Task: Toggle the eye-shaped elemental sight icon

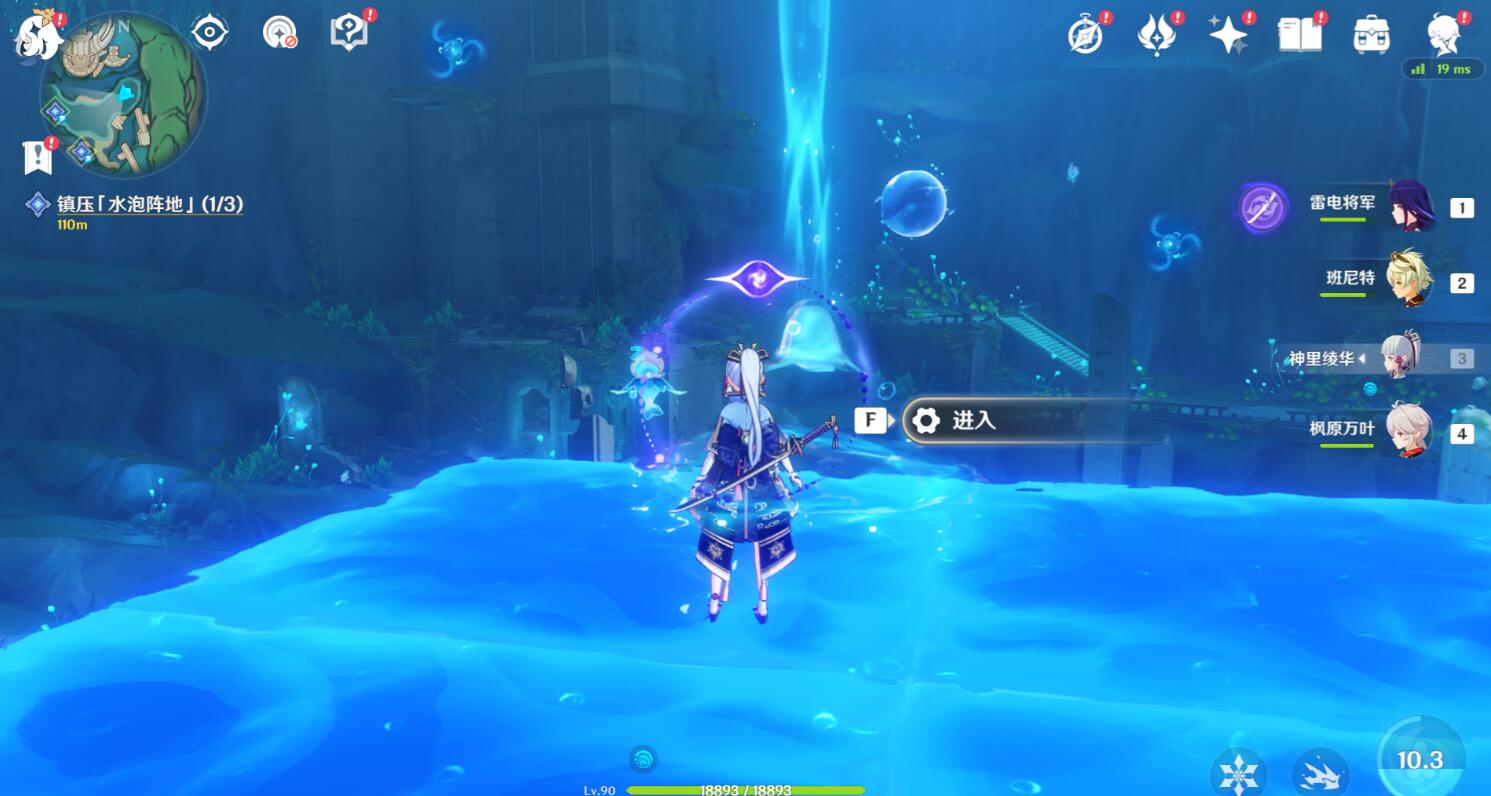Action: coord(210,33)
